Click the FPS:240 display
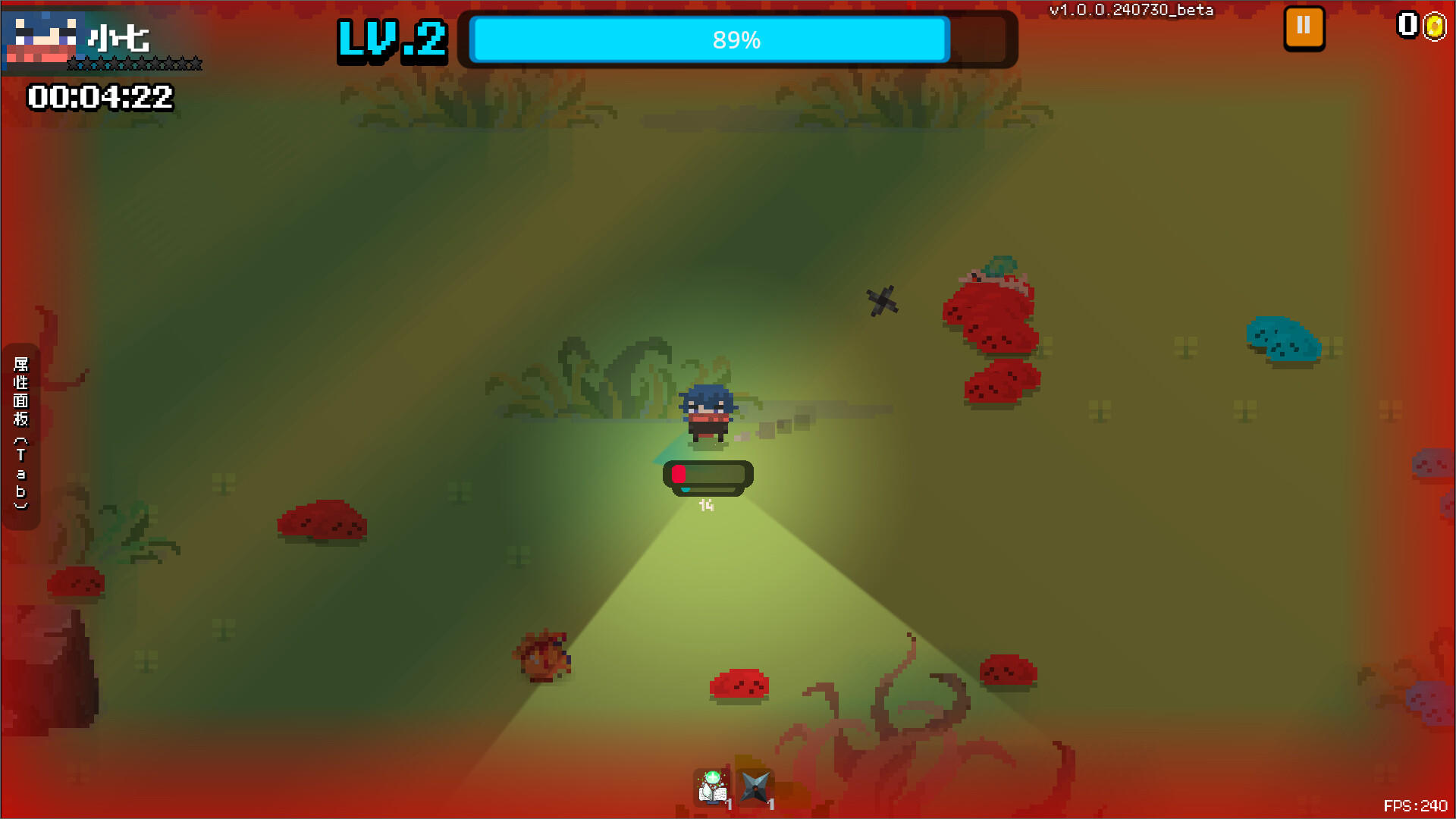The width and height of the screenshot is (1456, 819). tap(1415, 804)
